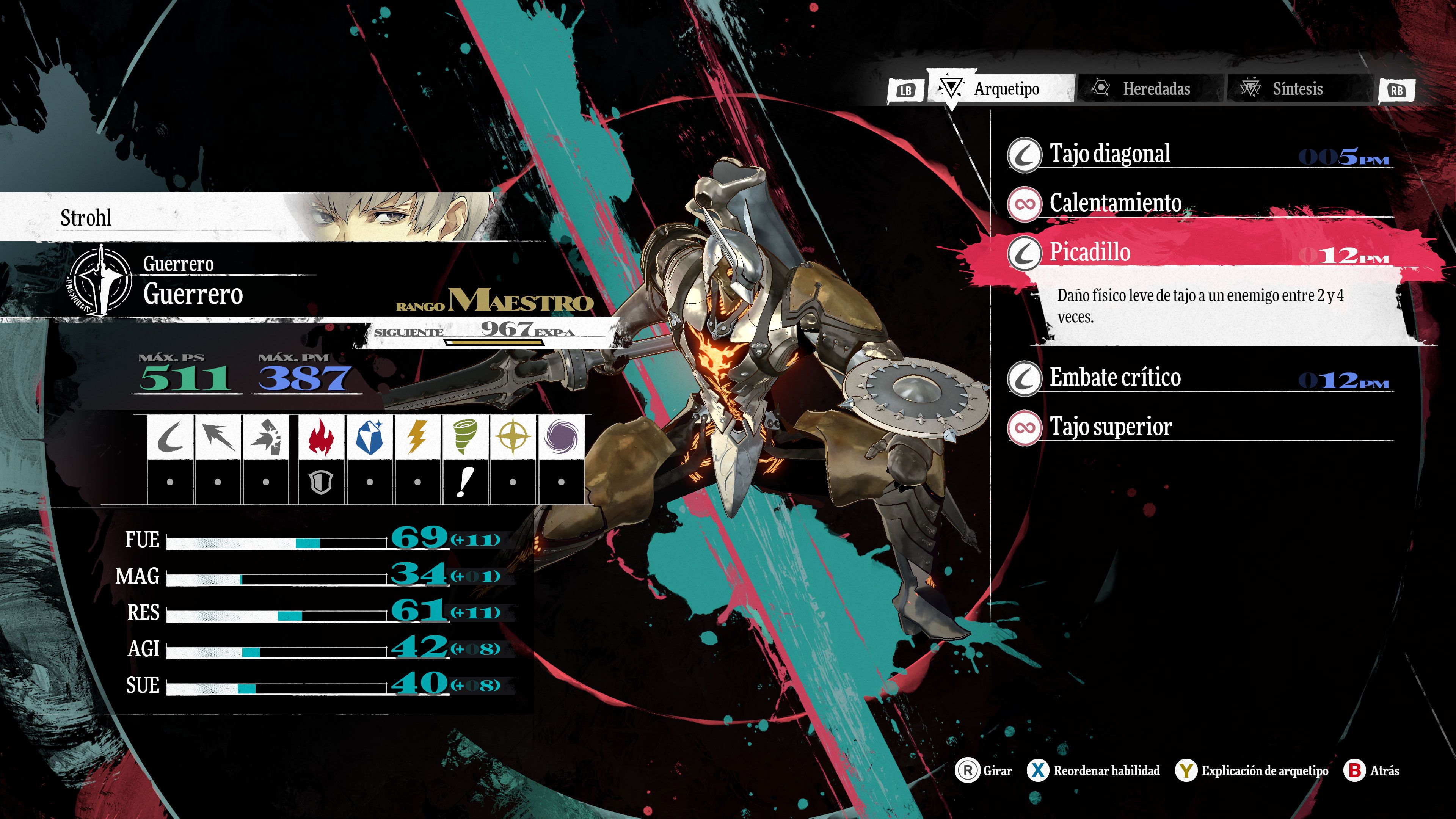Select the fire element affinity icon
The height and width of the screenshot is (819, 1456).
[x=321, y=437]
